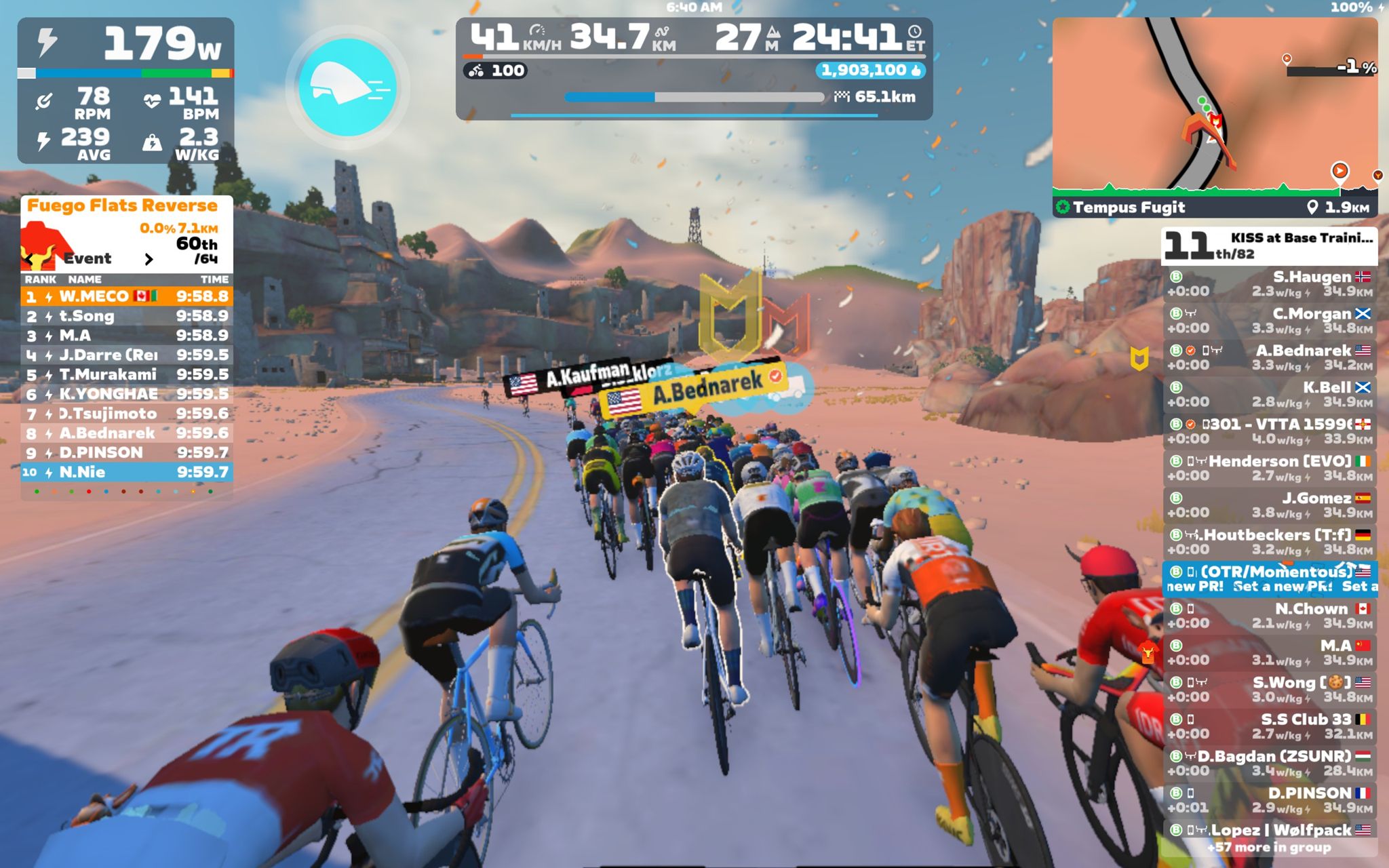Select D.PINSON row in the riders list
Screen dimensions: 1389x868
click(1270, 800)
